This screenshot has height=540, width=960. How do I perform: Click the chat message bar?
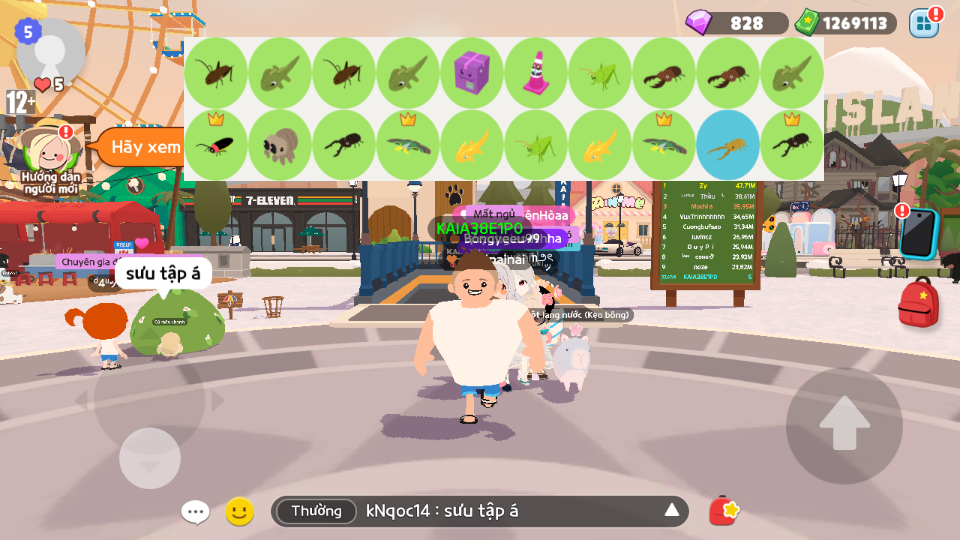(x=500, y=512)
